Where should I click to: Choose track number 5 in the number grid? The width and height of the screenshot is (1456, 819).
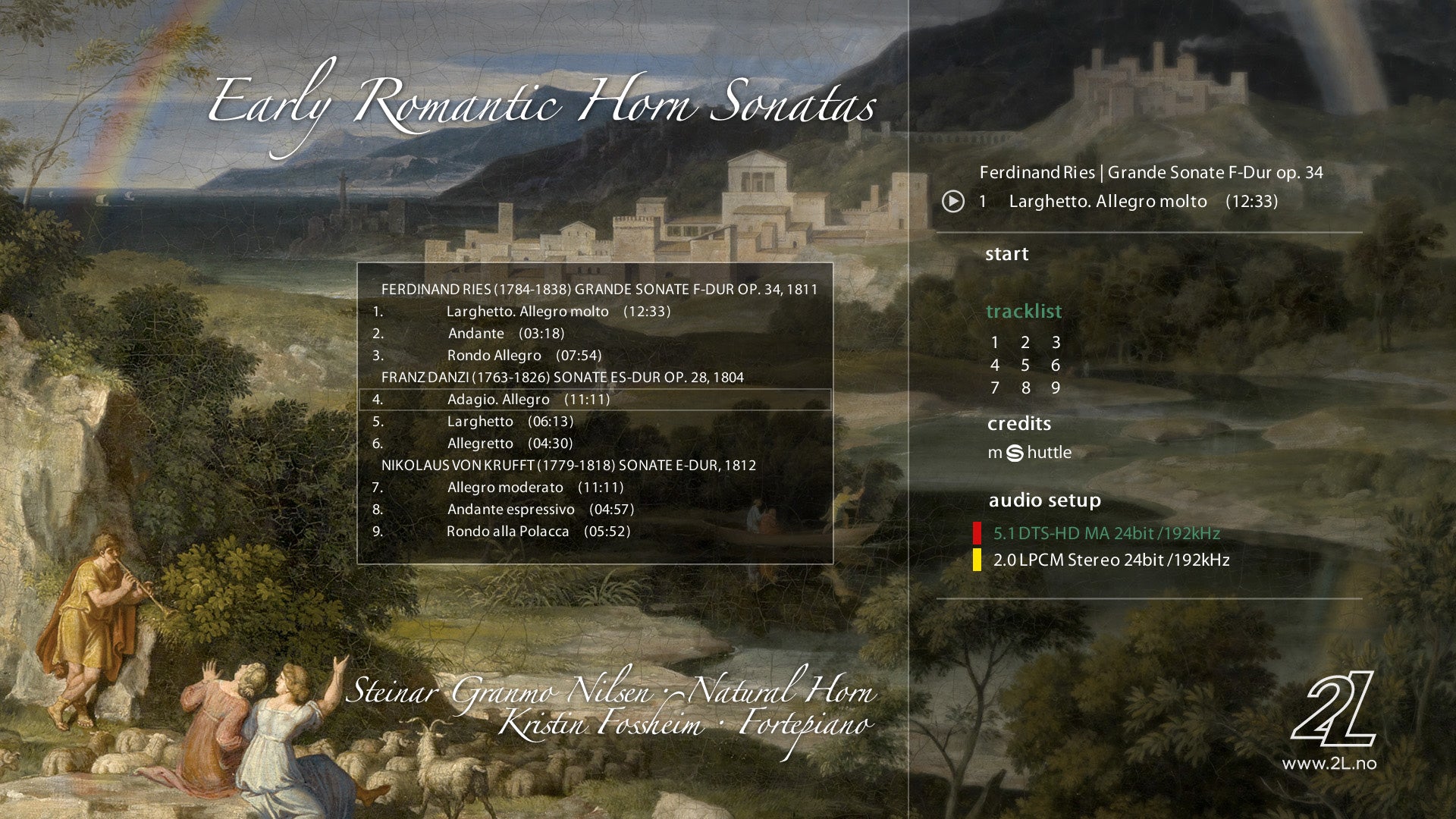1025,366
